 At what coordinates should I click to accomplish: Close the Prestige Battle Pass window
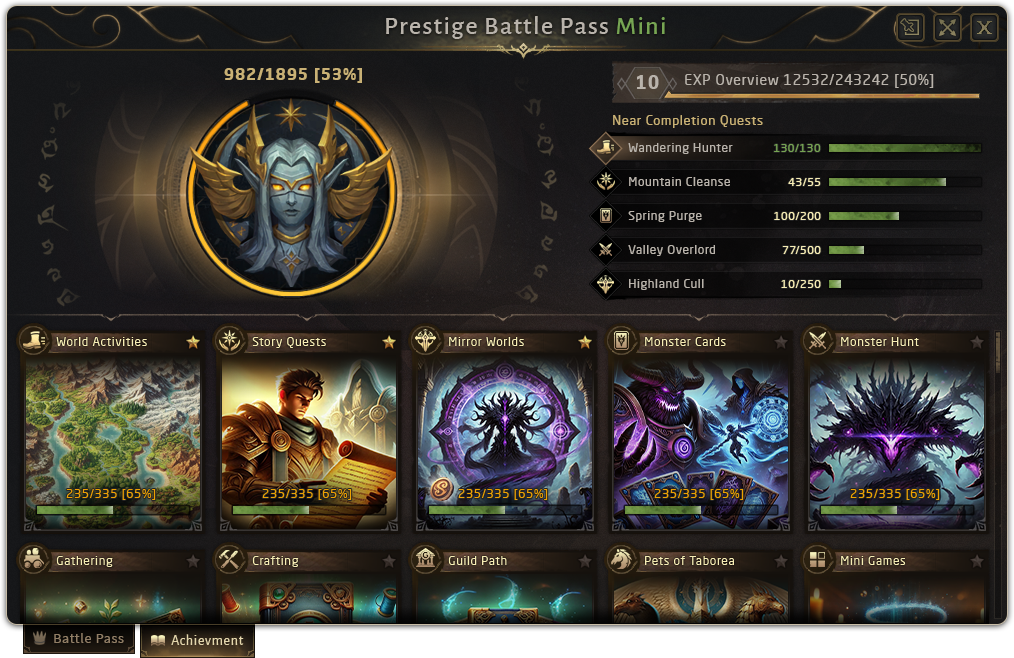coord(984,28)
